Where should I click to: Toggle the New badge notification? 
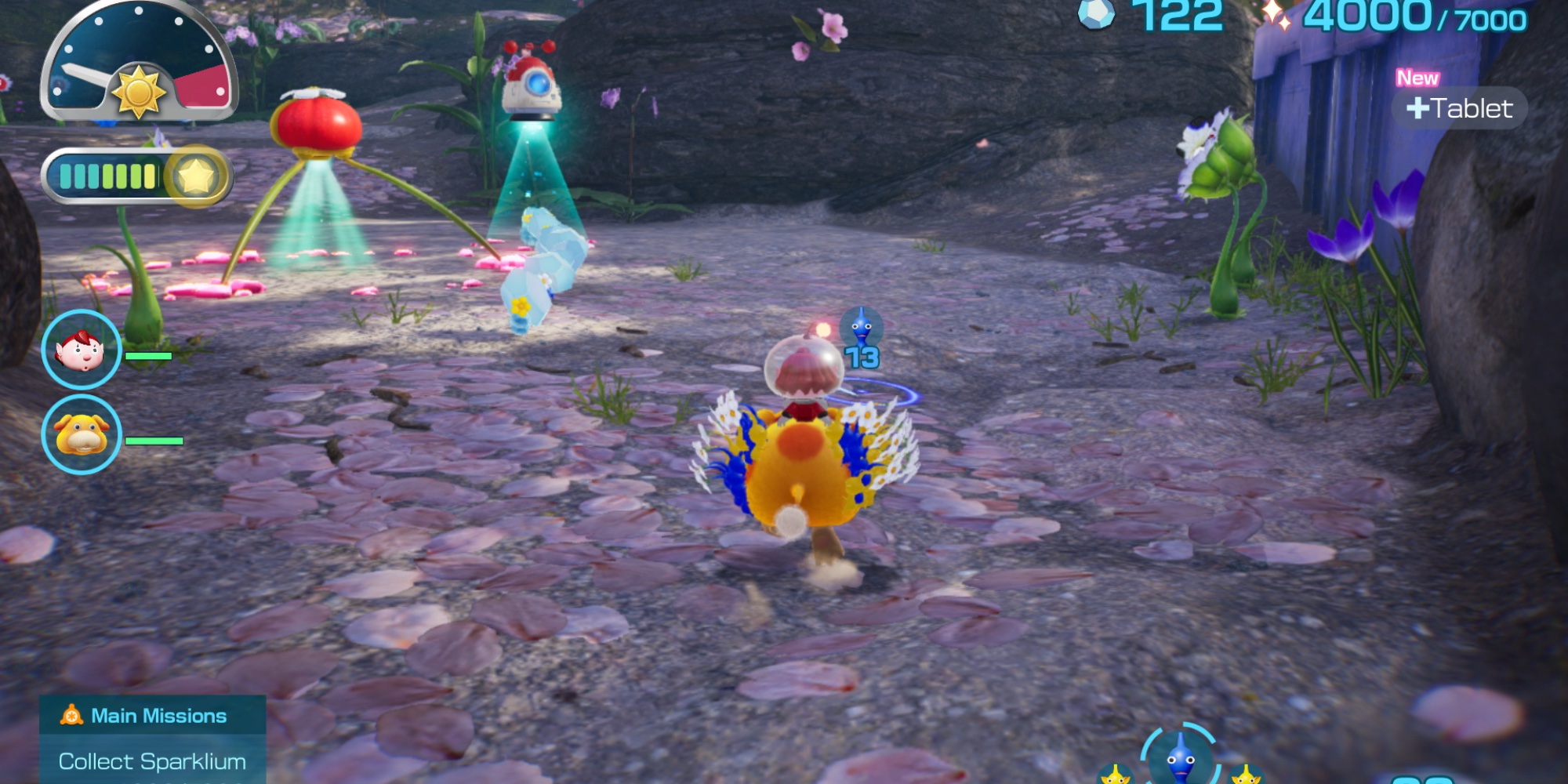pos(1417,78)
